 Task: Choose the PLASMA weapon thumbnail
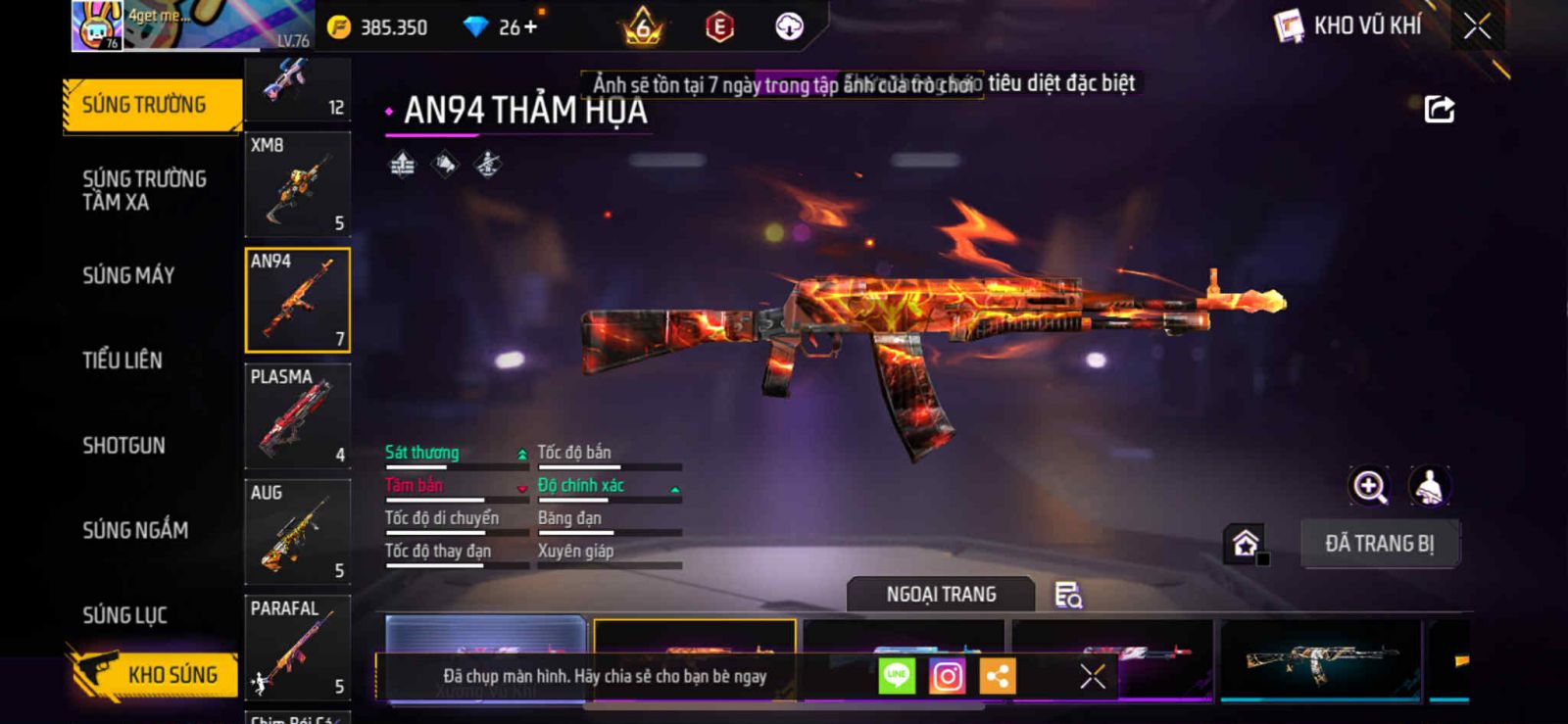pyautogui.click(x=297, y=415)
